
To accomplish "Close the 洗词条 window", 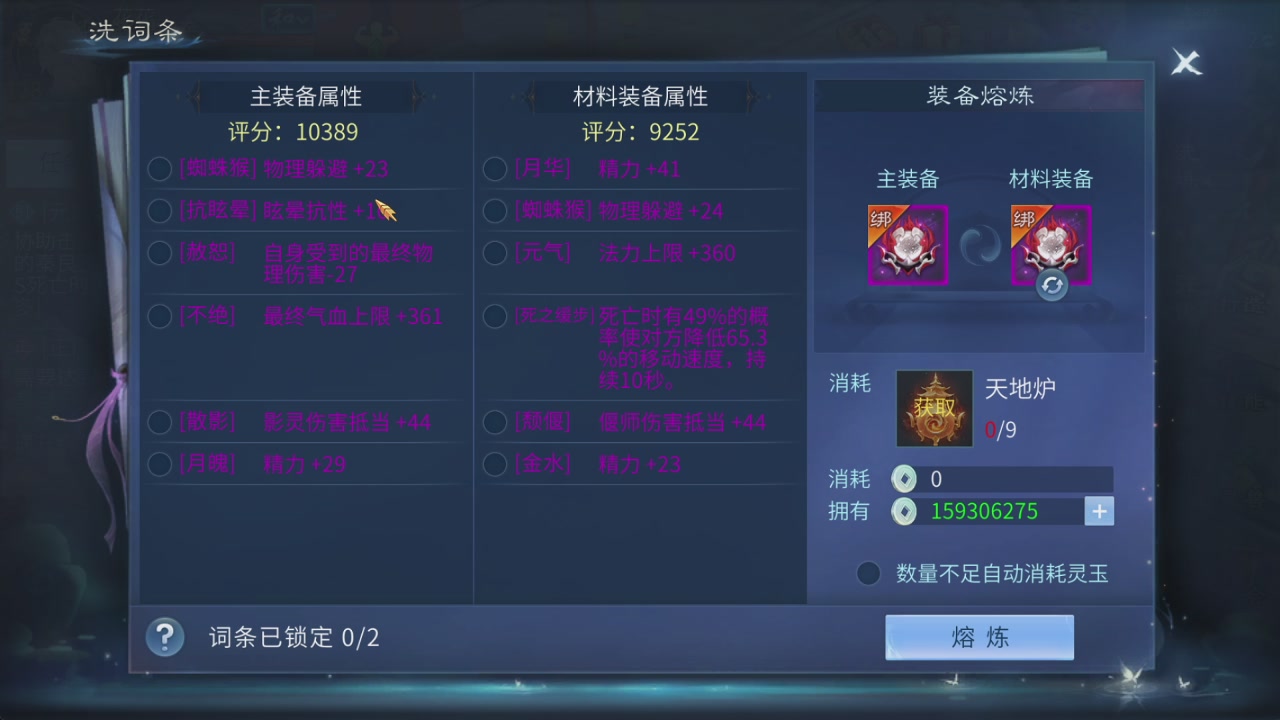I will tap(1186, 63).
